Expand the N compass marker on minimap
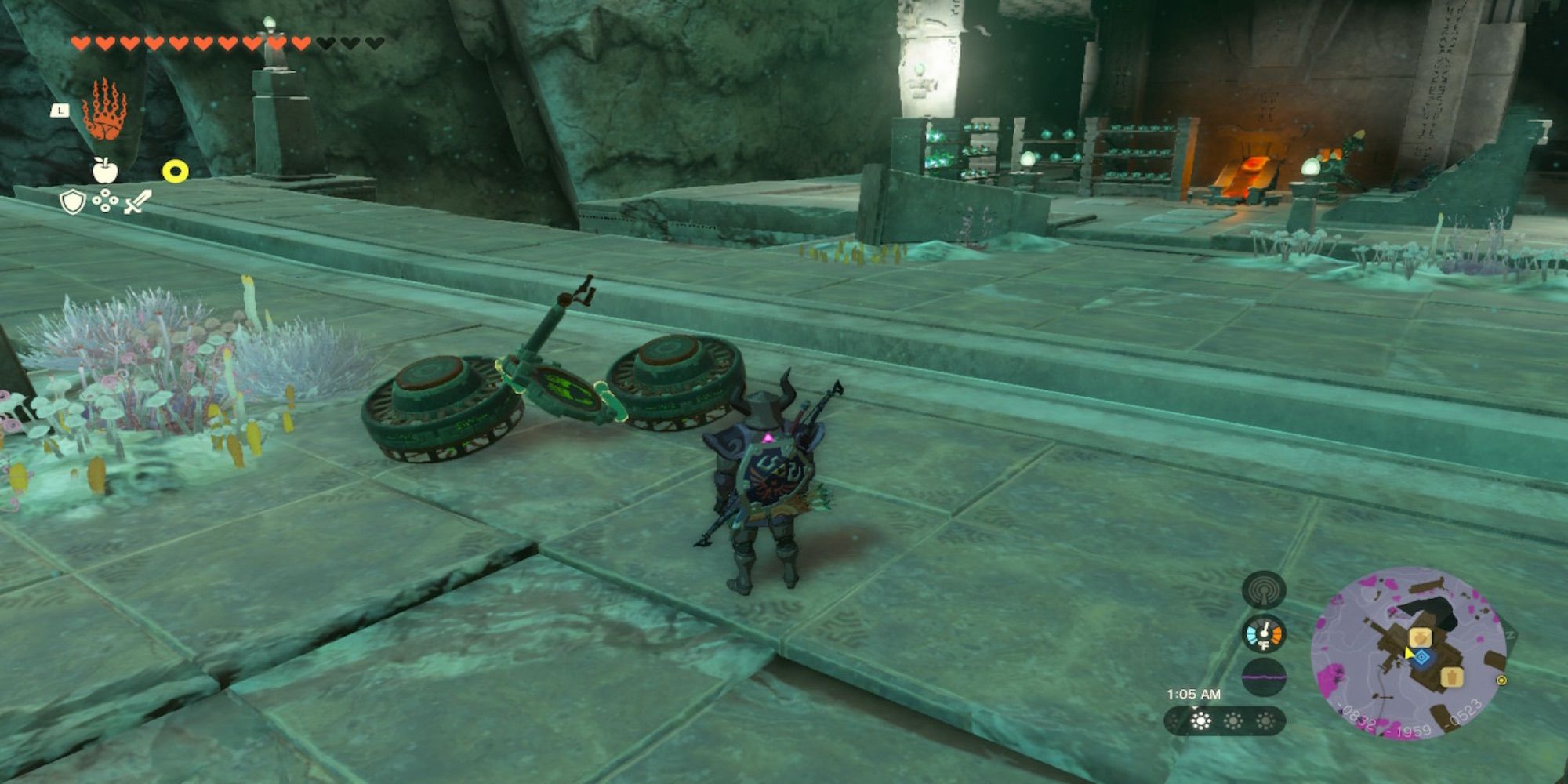Image resolution: width=1568 pixels, height=784 pixels. (1509, 633)
